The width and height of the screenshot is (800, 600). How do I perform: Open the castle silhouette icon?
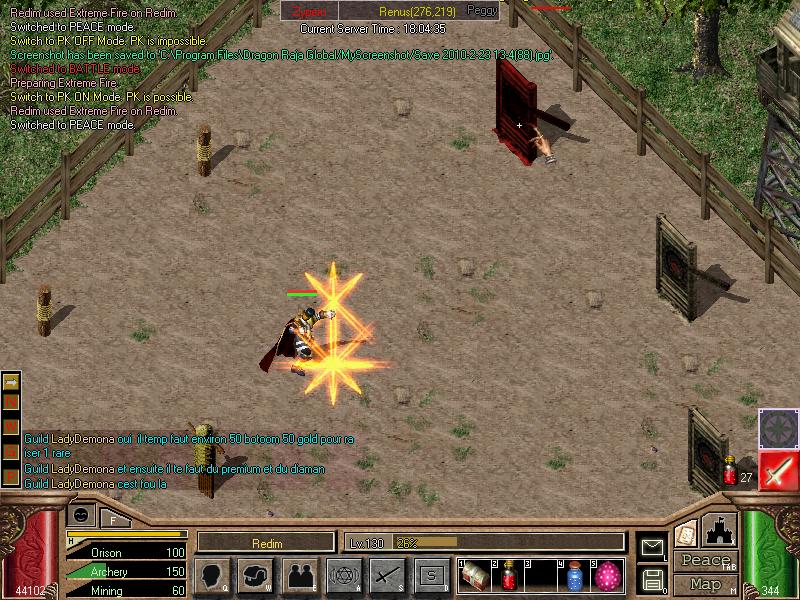tap(721, 529)
